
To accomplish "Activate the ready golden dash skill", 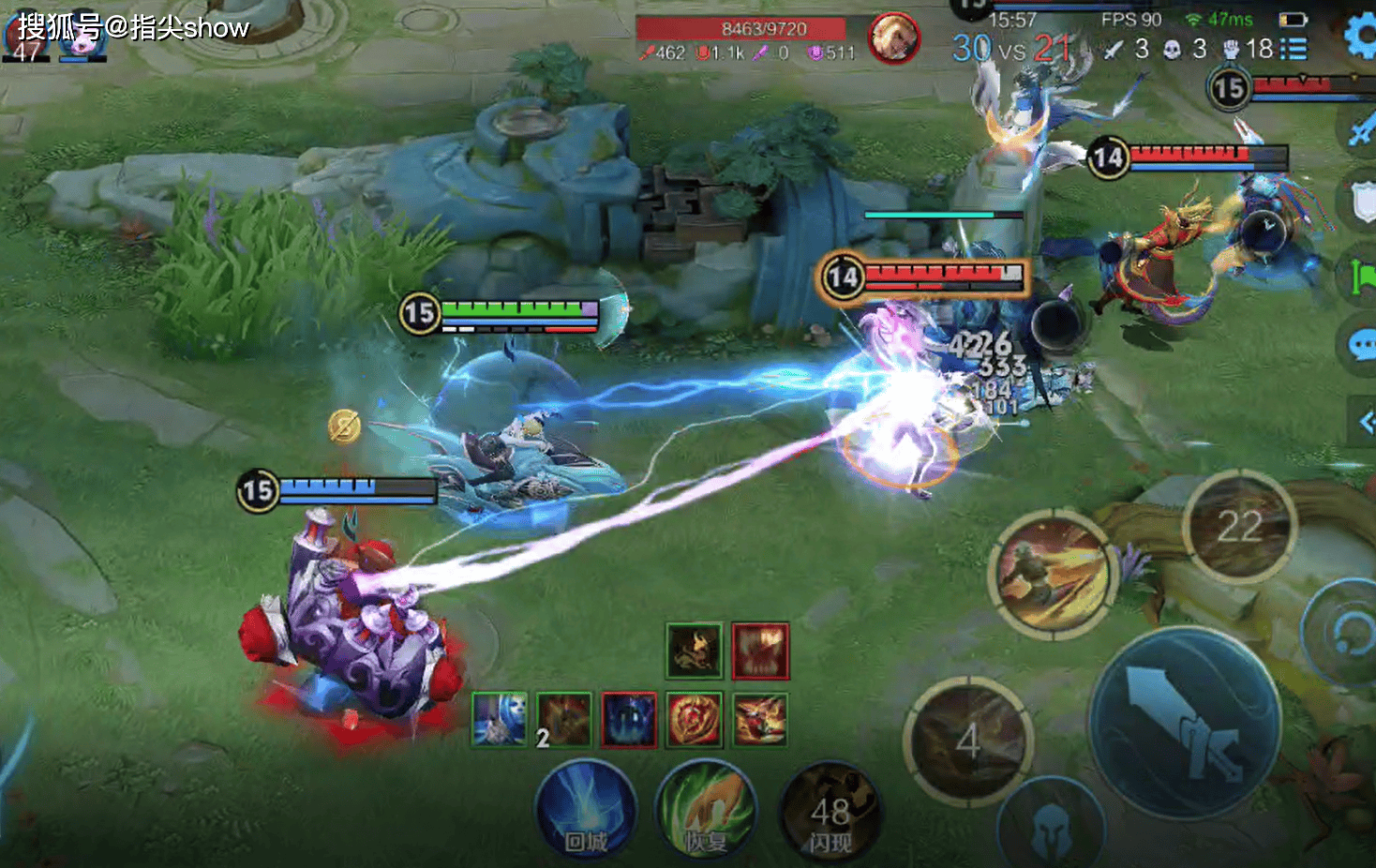I will coord(1053,575).
